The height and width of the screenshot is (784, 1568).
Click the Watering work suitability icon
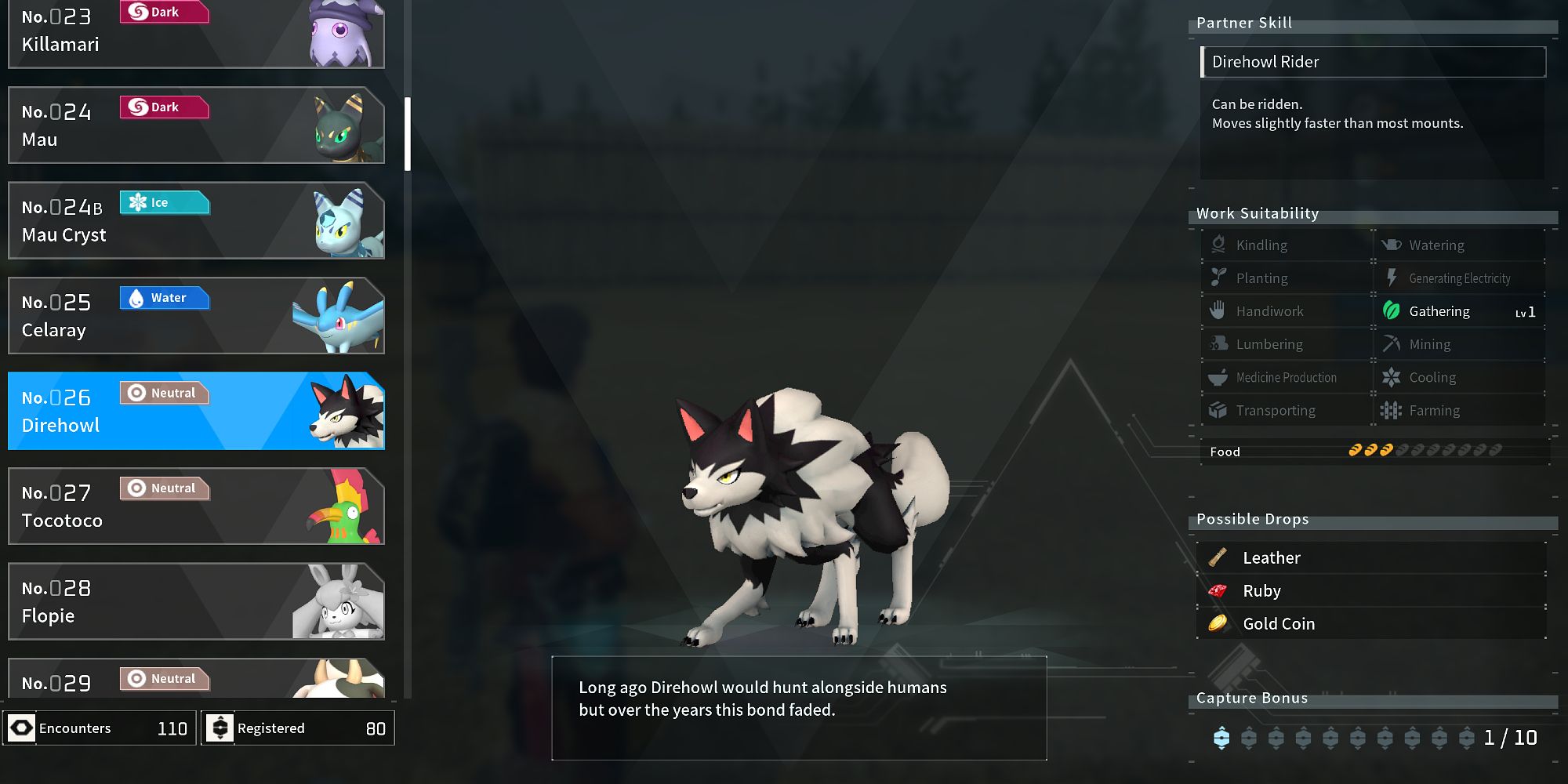click(1392, 245)
